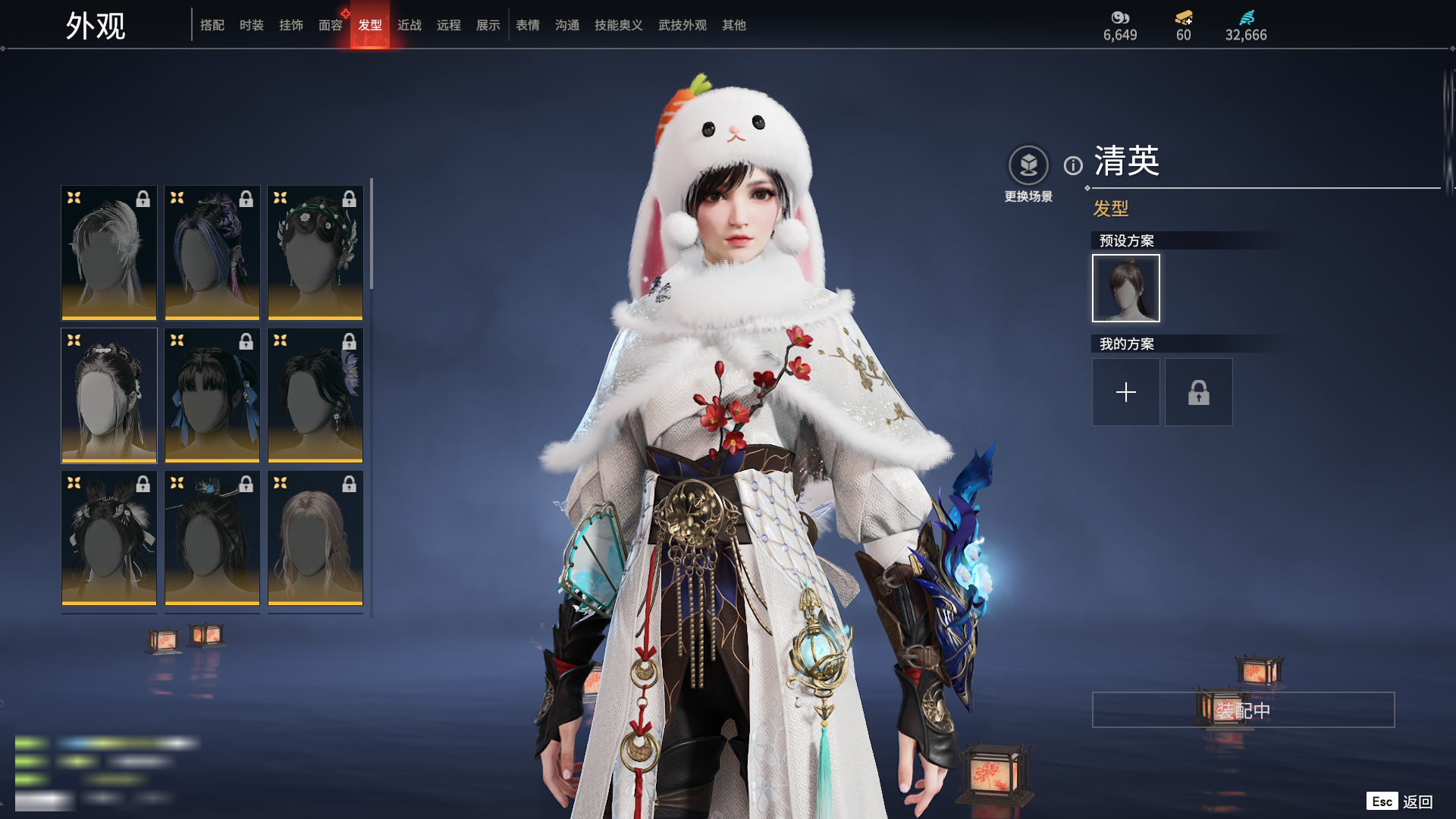Choose the white feathered hairstyle thumbnail
The width and height of the screenshot is (1456, 819).
(109, 253)
